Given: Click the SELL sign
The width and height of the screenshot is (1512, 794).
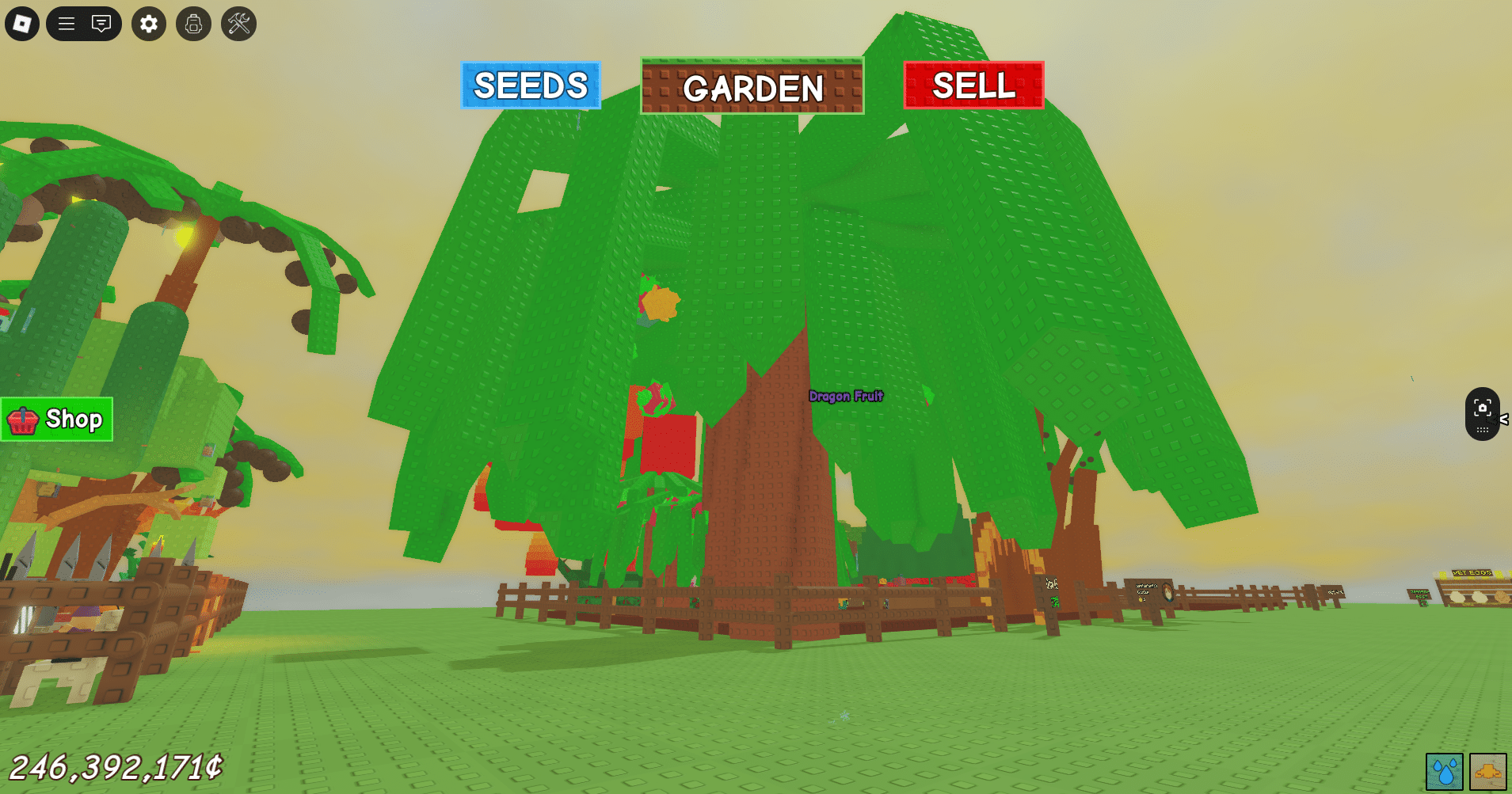Looking at the screenshot, I should click(975, 85).
